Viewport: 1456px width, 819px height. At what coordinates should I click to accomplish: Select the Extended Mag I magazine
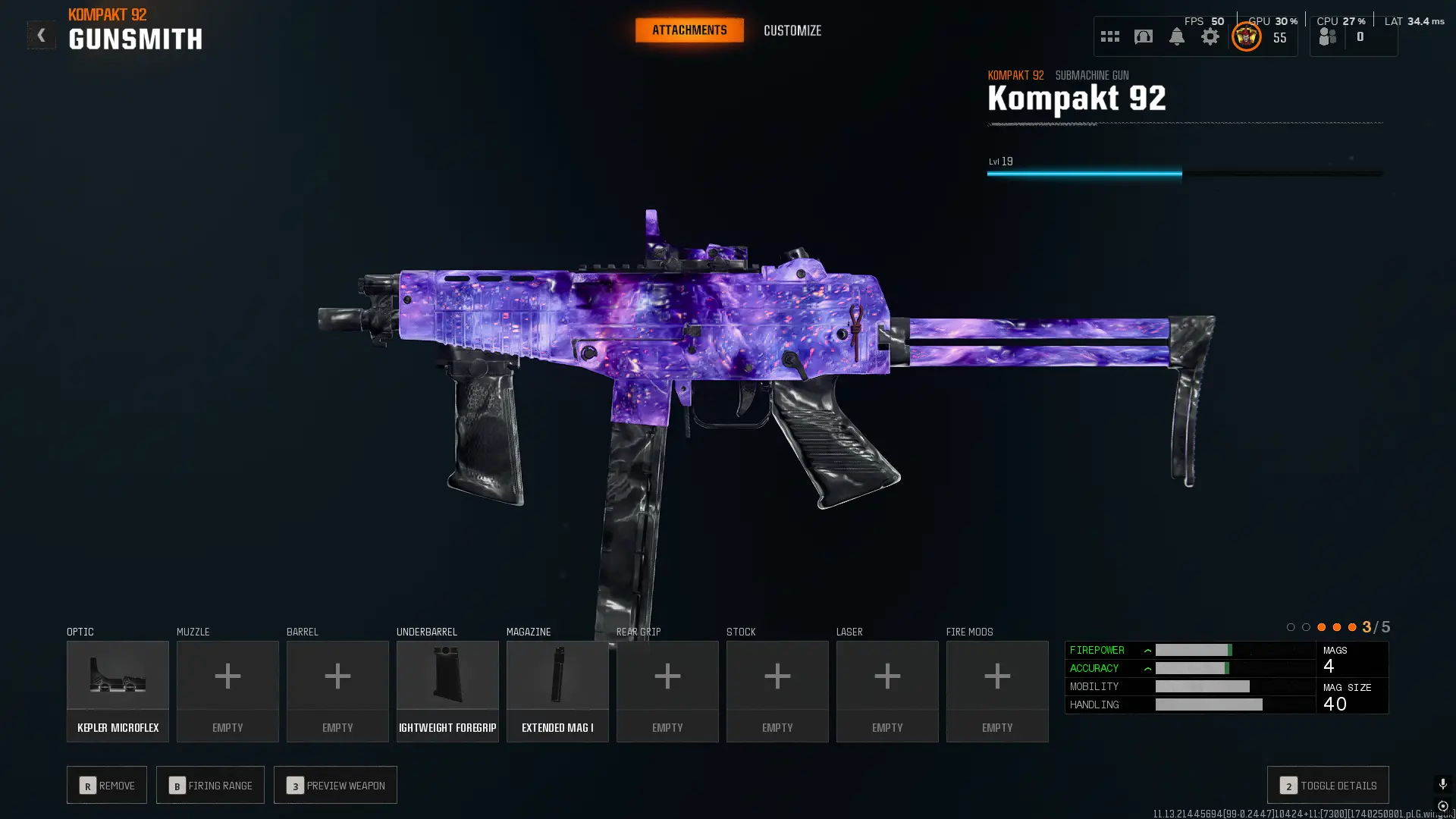click(557, 690)
